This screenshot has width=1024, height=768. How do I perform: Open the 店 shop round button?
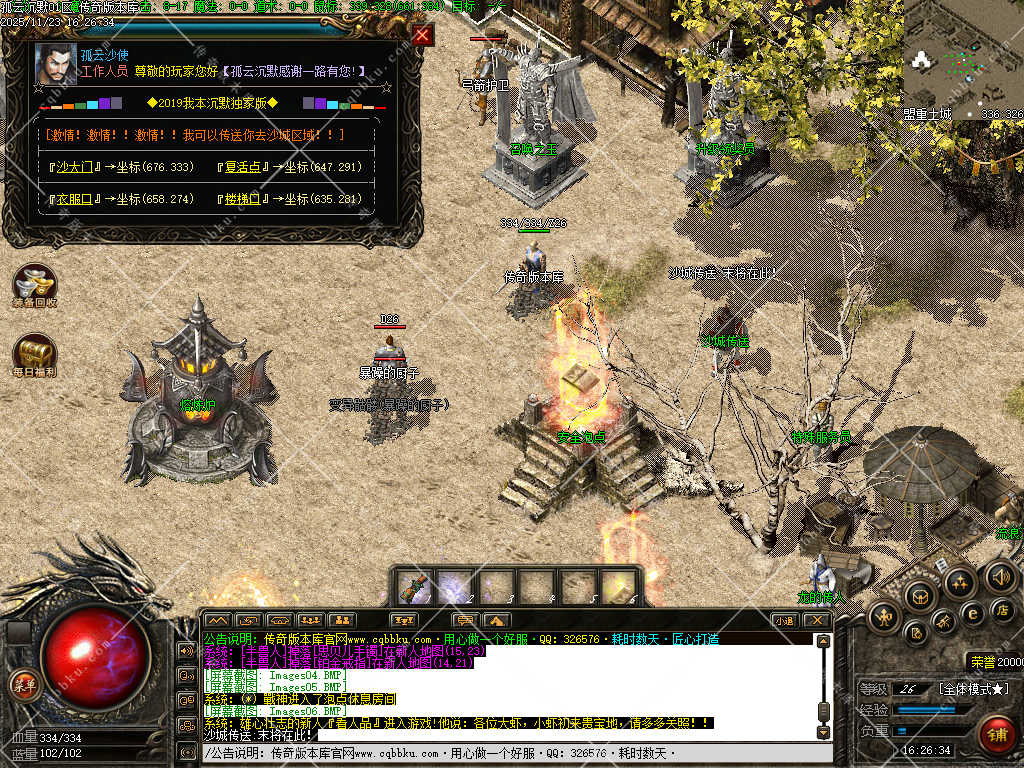(1001, 609)
